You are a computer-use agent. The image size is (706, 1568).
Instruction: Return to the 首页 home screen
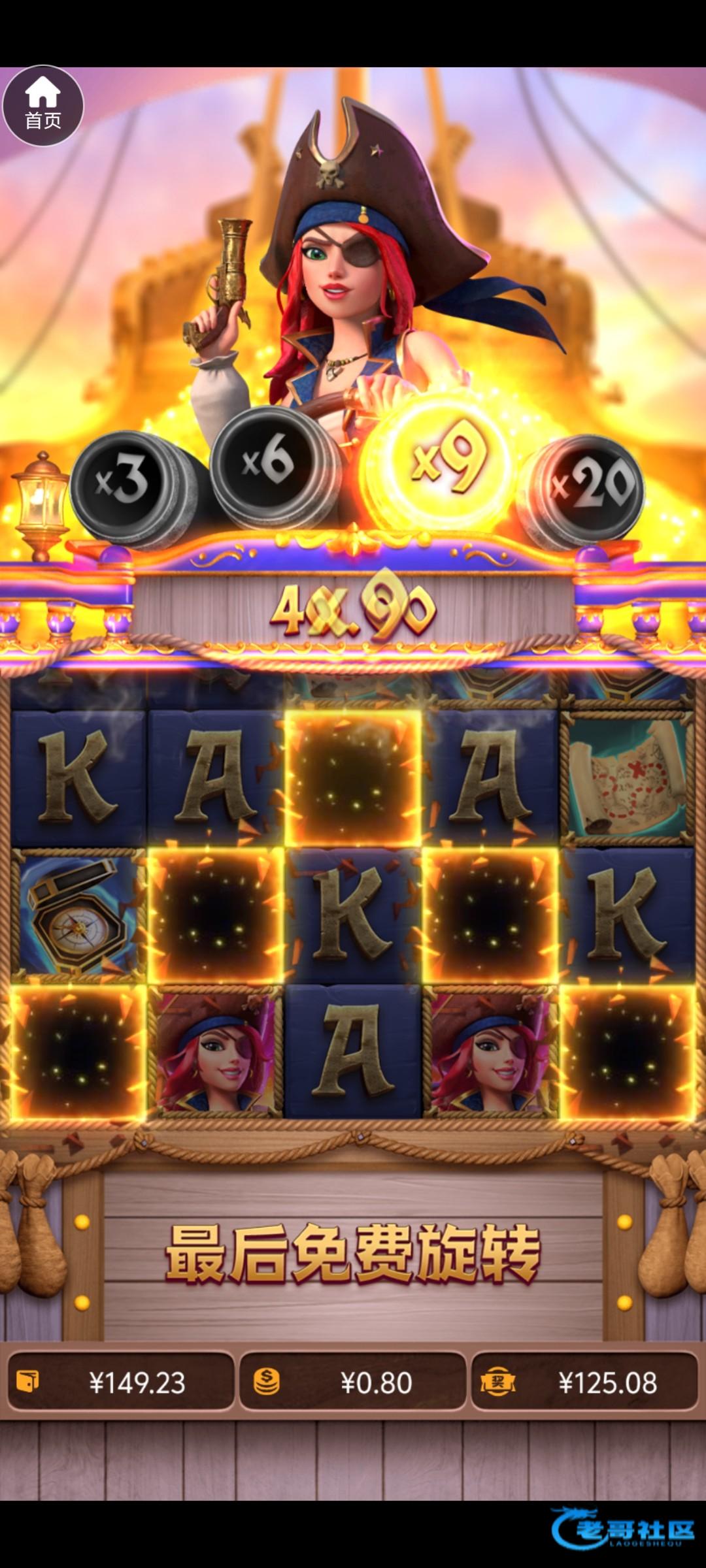(x=43, y=105)
